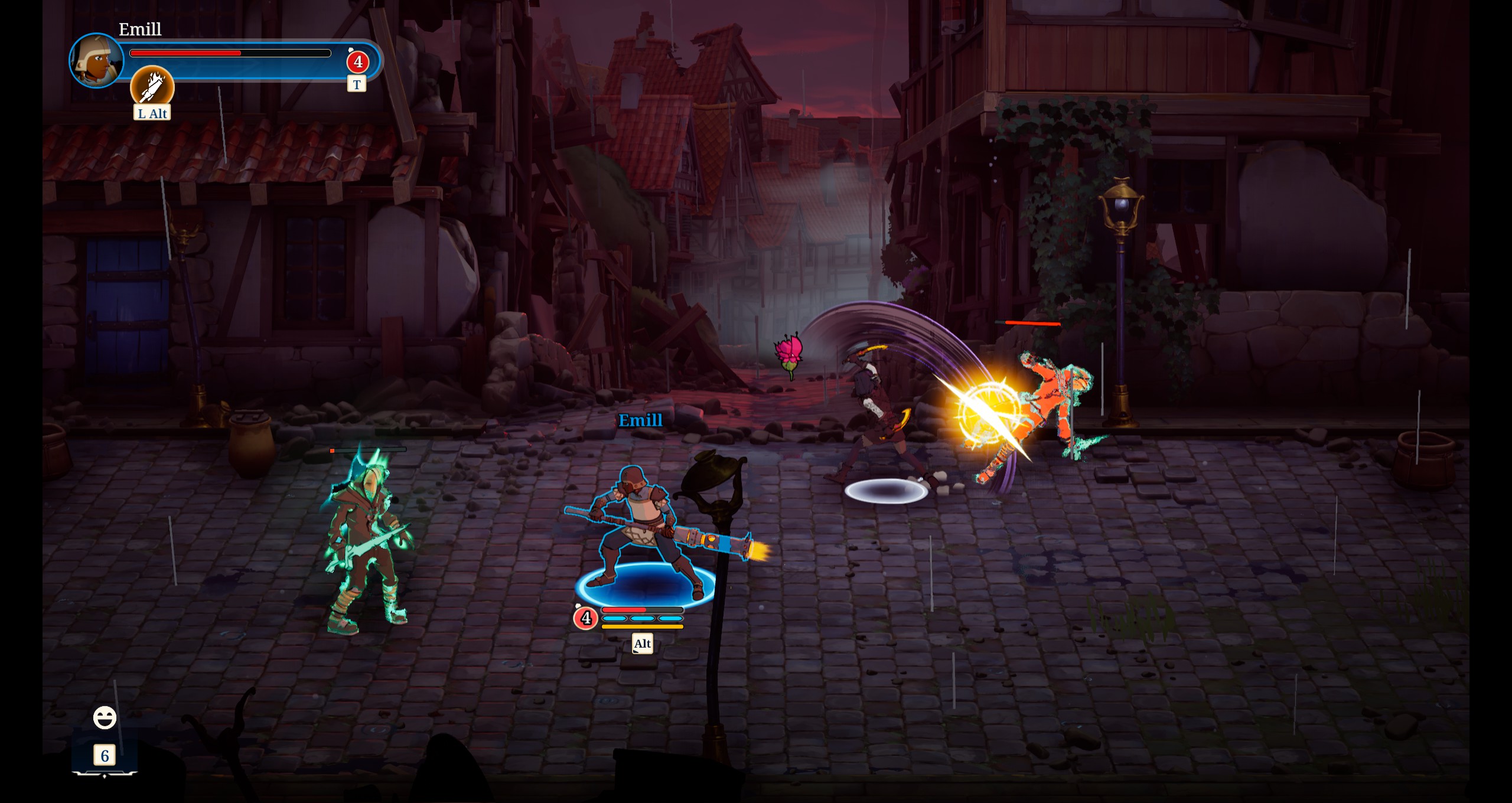Viewport: 1512px width, 803px height.
Task: Activate the orange special attack ability icon
Action: point(152,86)
